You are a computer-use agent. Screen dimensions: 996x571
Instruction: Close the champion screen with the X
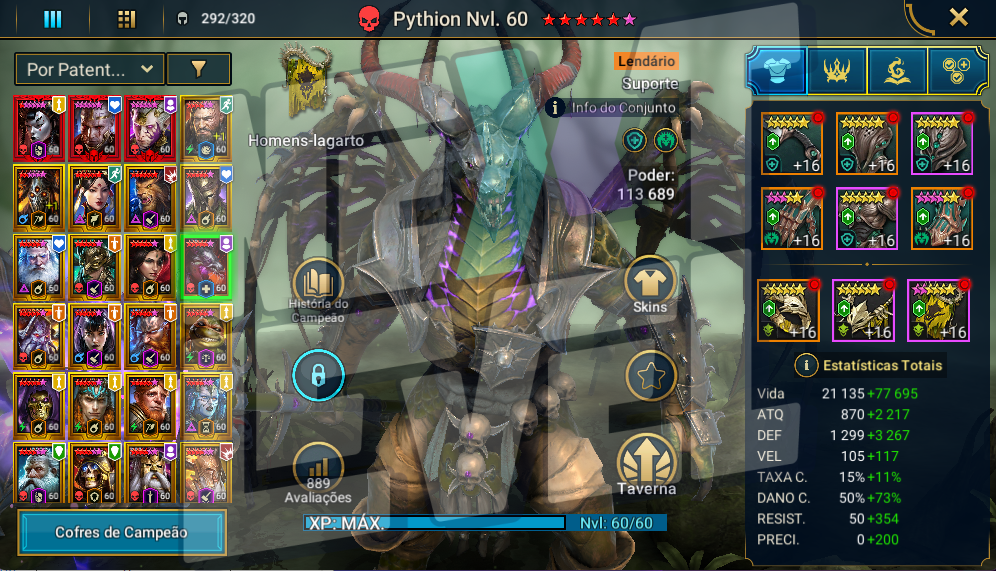pos(958,17)
